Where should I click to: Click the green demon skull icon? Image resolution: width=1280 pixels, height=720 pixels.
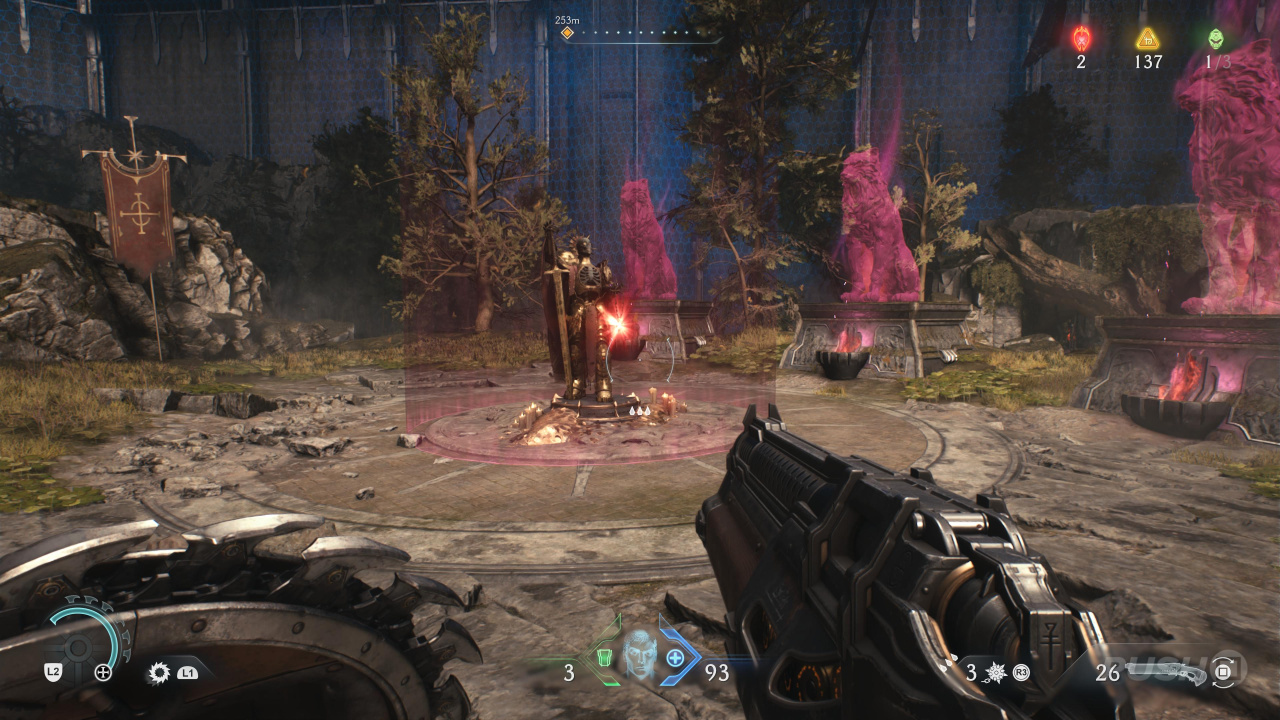(x=1215, y=39)
